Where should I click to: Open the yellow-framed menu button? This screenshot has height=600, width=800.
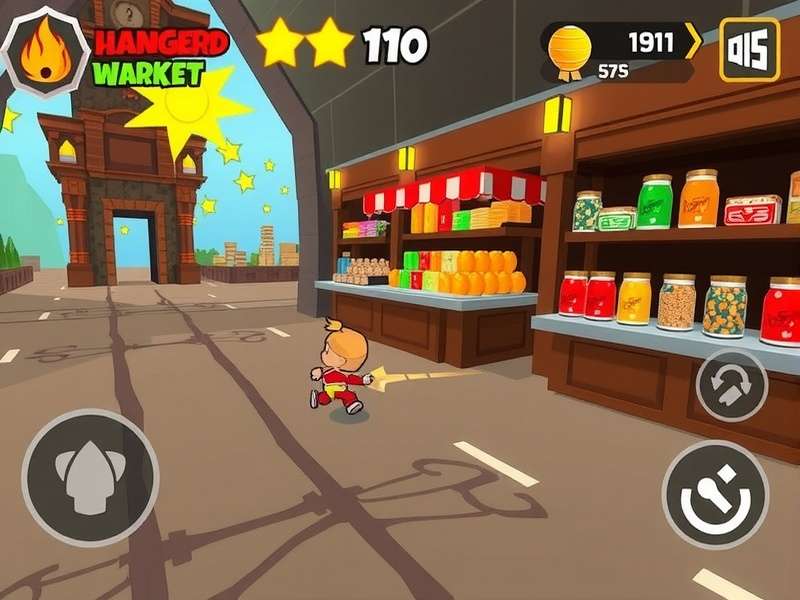[749, 50]
